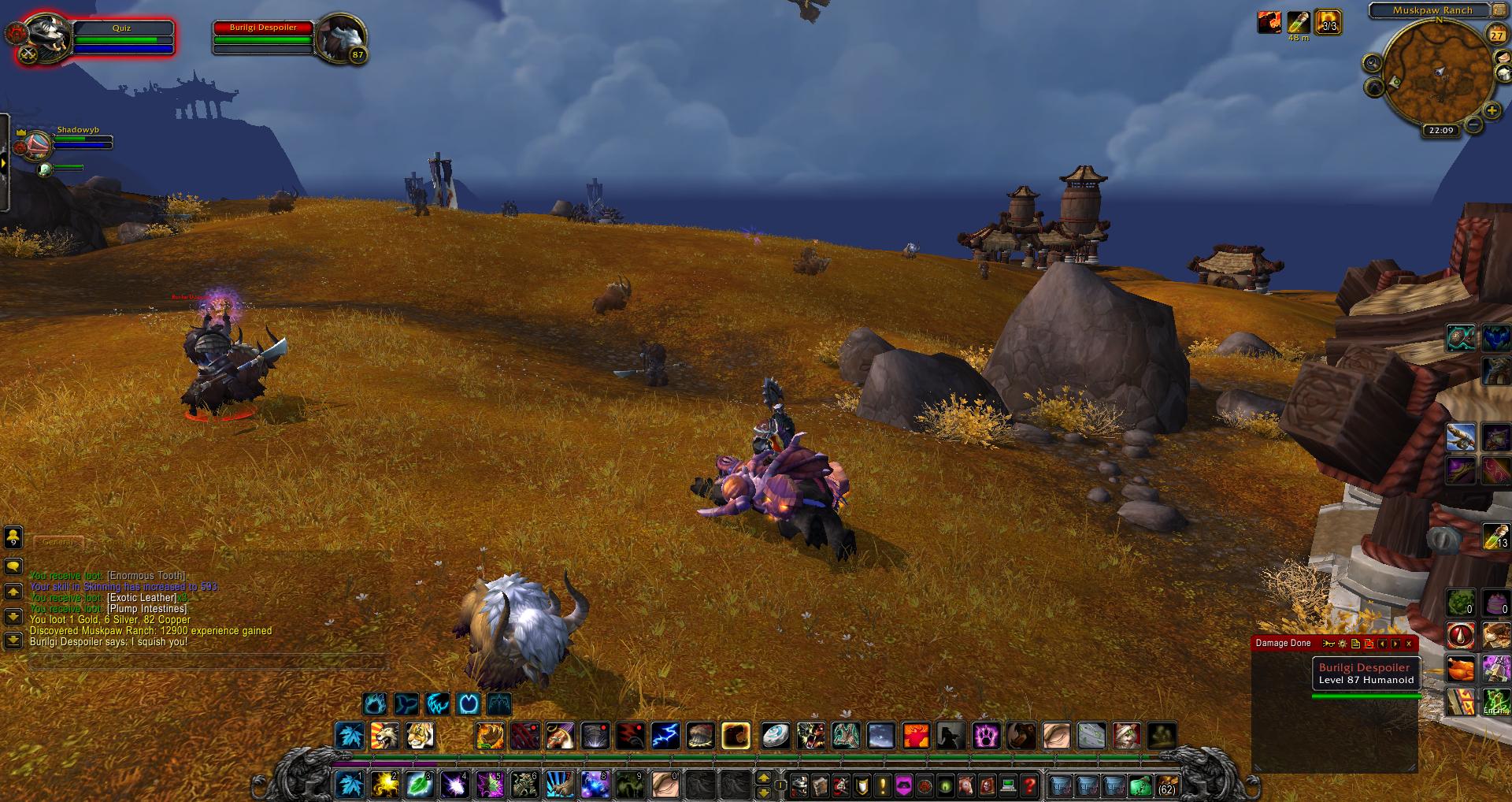
Task: Switch to the General chat tab
Action: coord(57,542)
